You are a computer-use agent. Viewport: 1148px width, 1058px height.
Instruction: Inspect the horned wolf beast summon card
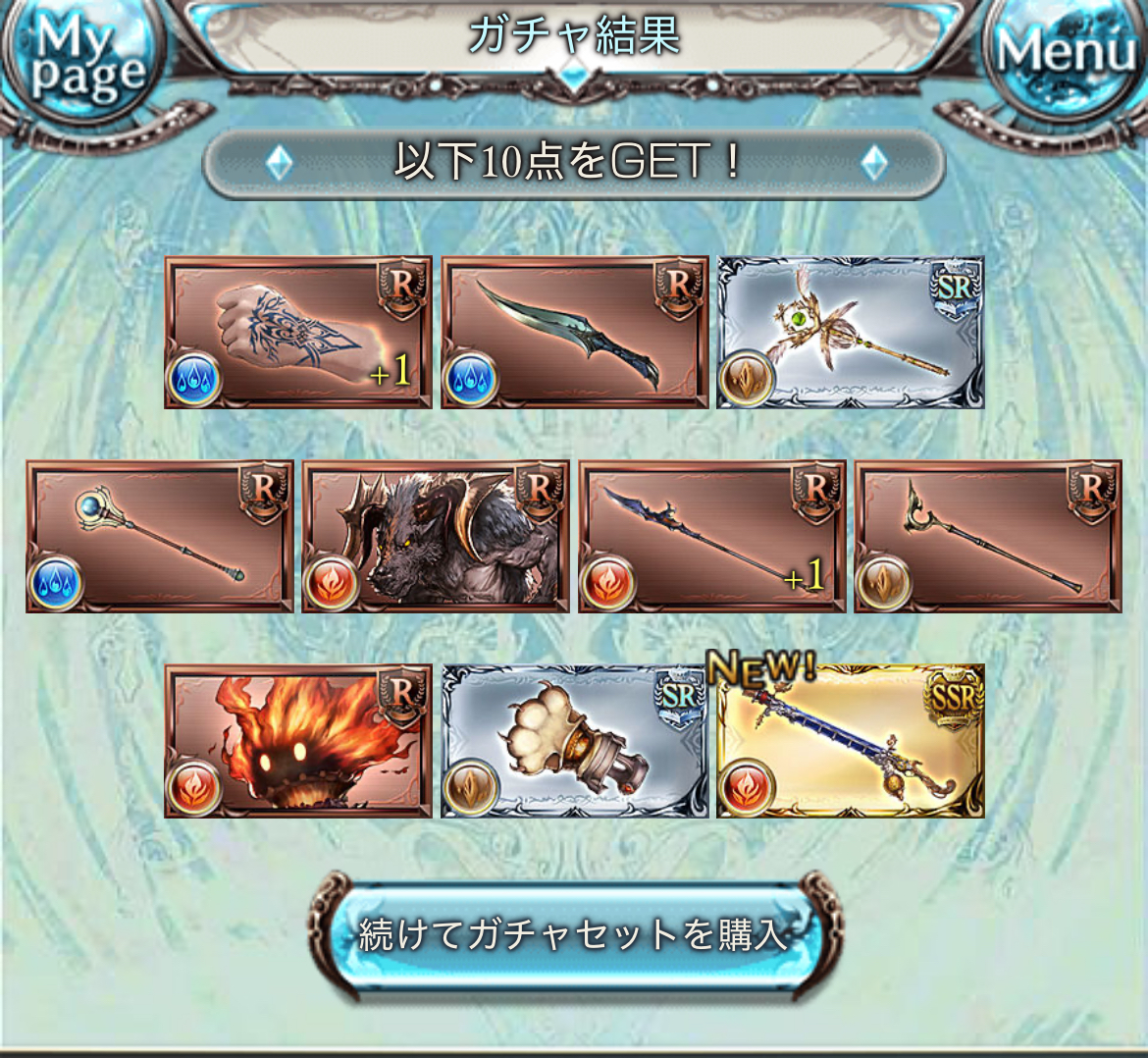(436, 537)
